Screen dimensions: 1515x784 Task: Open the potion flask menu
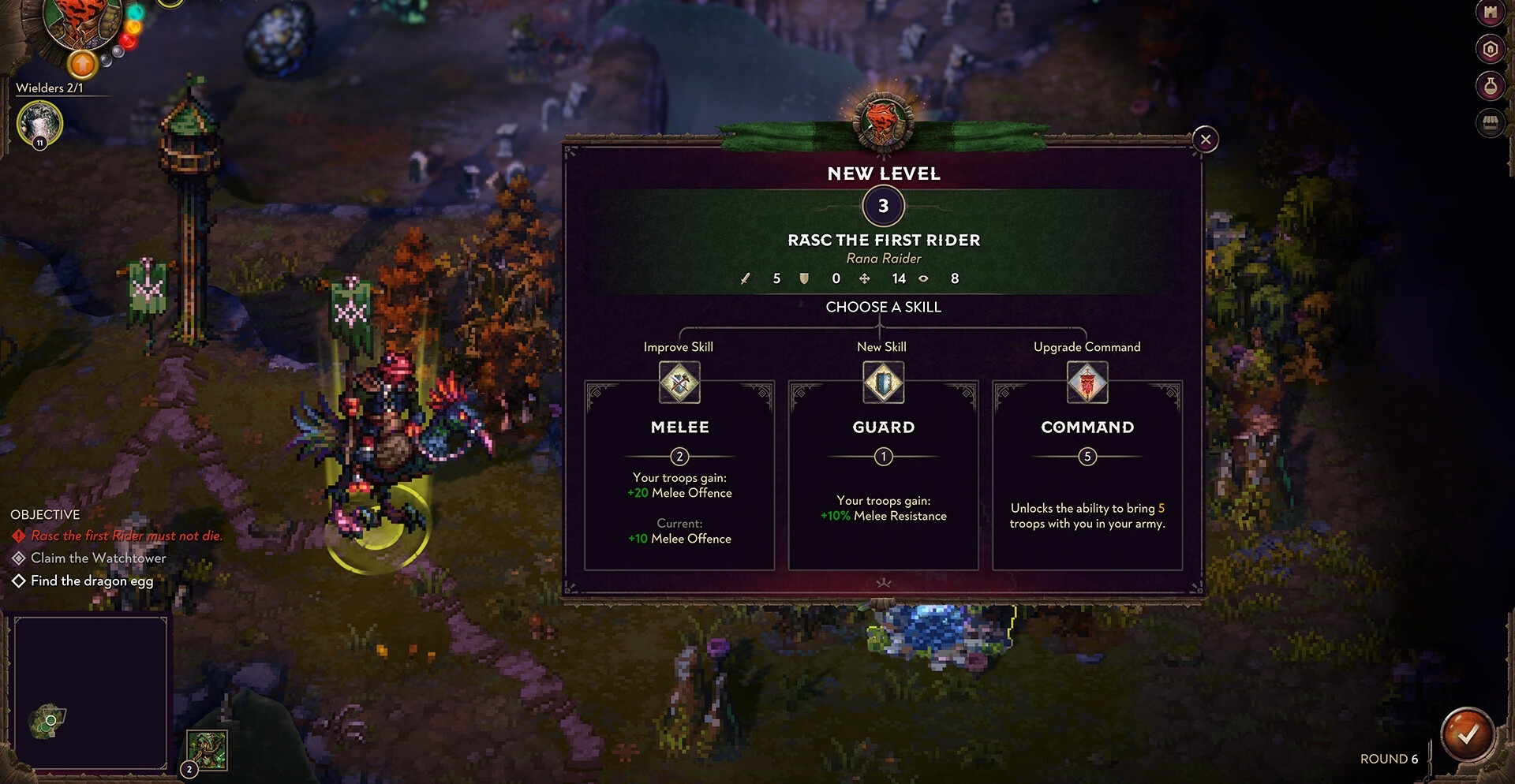(1490, 86)
